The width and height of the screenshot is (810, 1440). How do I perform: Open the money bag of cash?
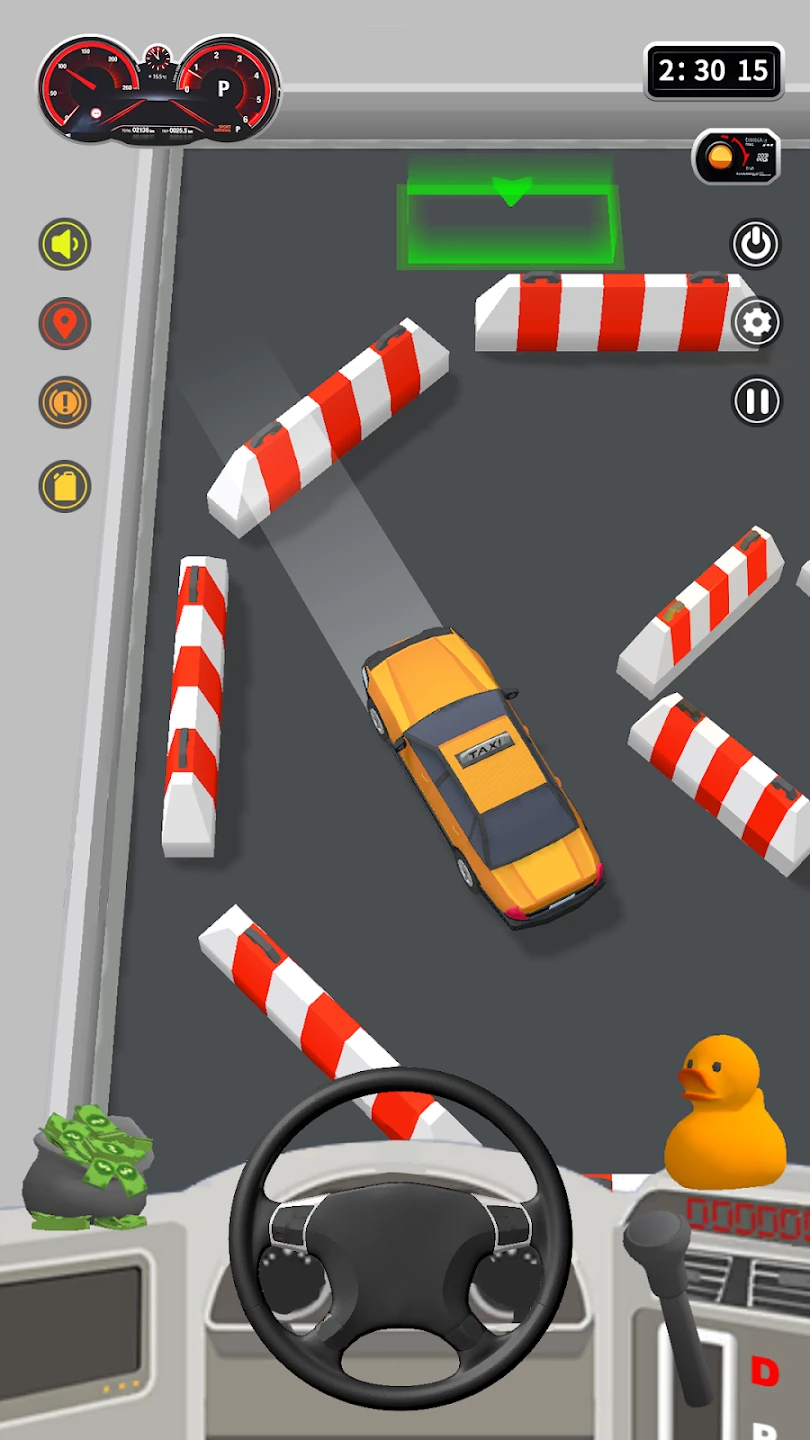coord(90,1165)
